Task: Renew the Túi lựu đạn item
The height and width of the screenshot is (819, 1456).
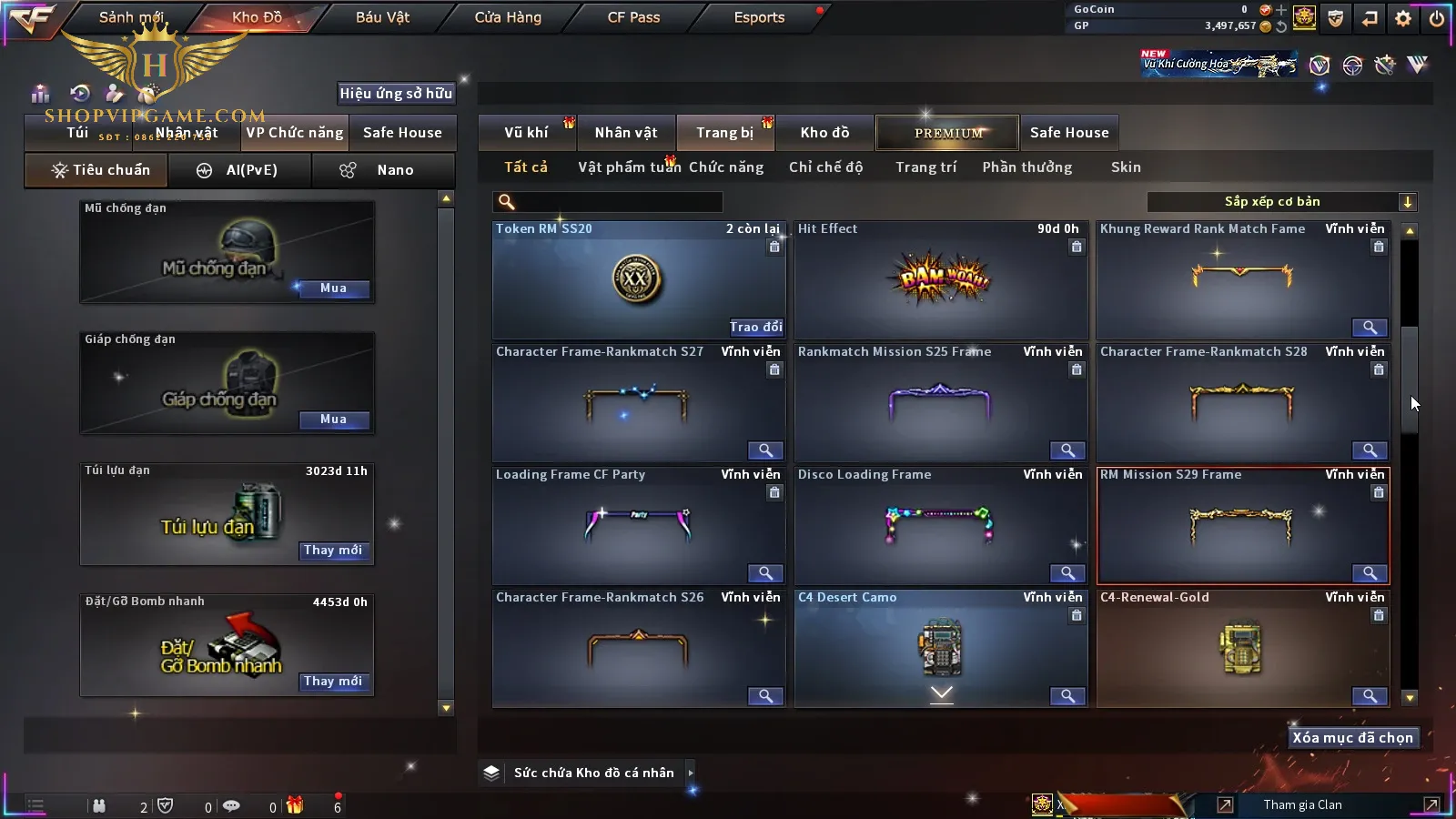Action: pyautogui.click(x=333, y=551)
